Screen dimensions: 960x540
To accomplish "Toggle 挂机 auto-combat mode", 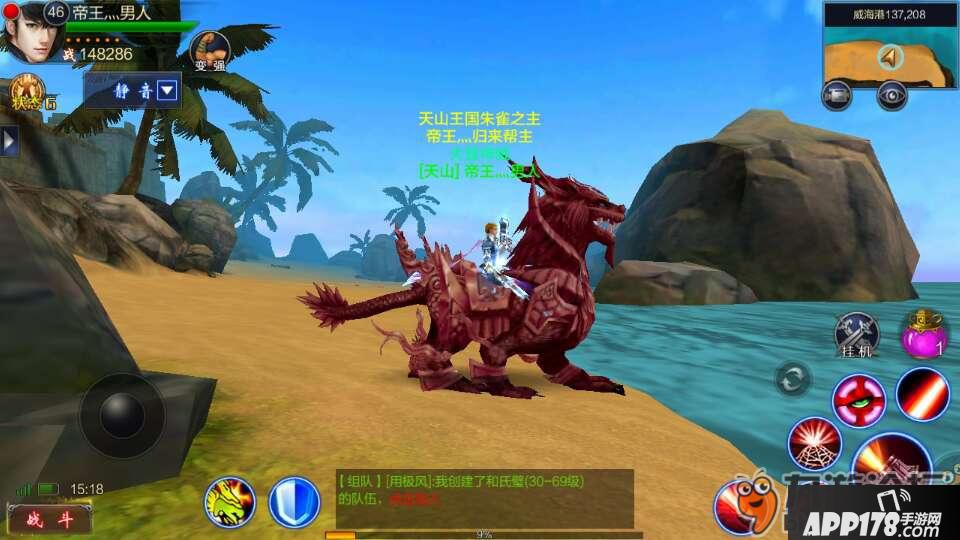I will [857, 334].
